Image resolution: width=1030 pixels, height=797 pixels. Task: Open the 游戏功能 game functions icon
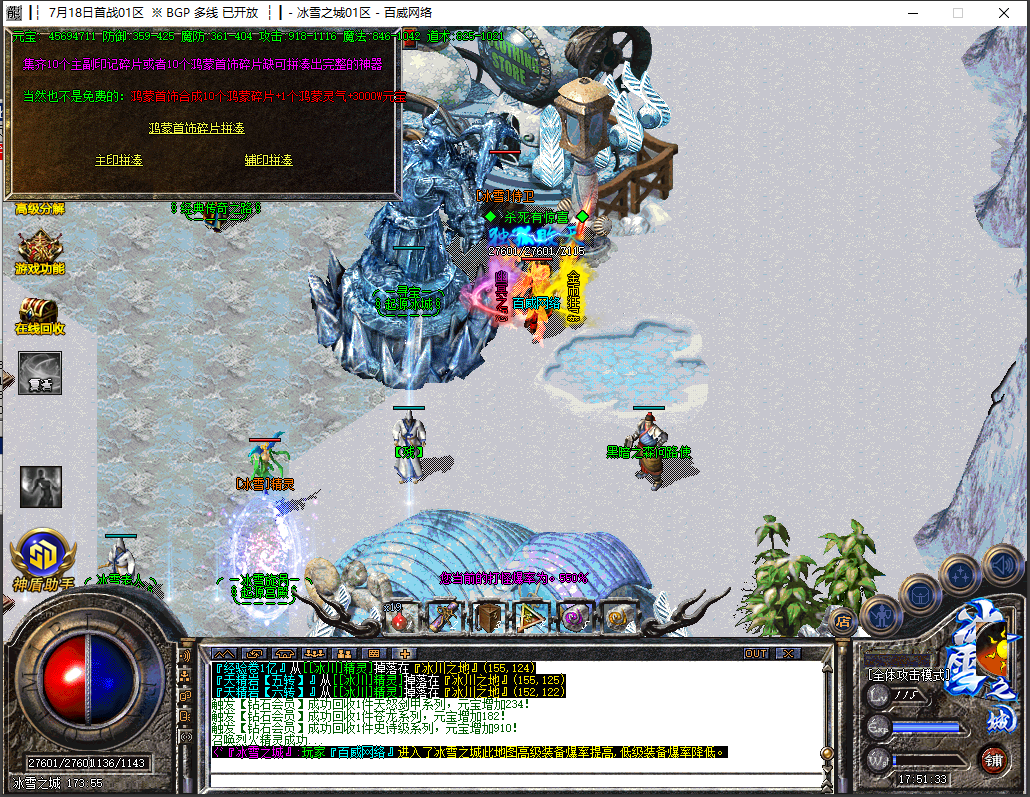point(40,254)
